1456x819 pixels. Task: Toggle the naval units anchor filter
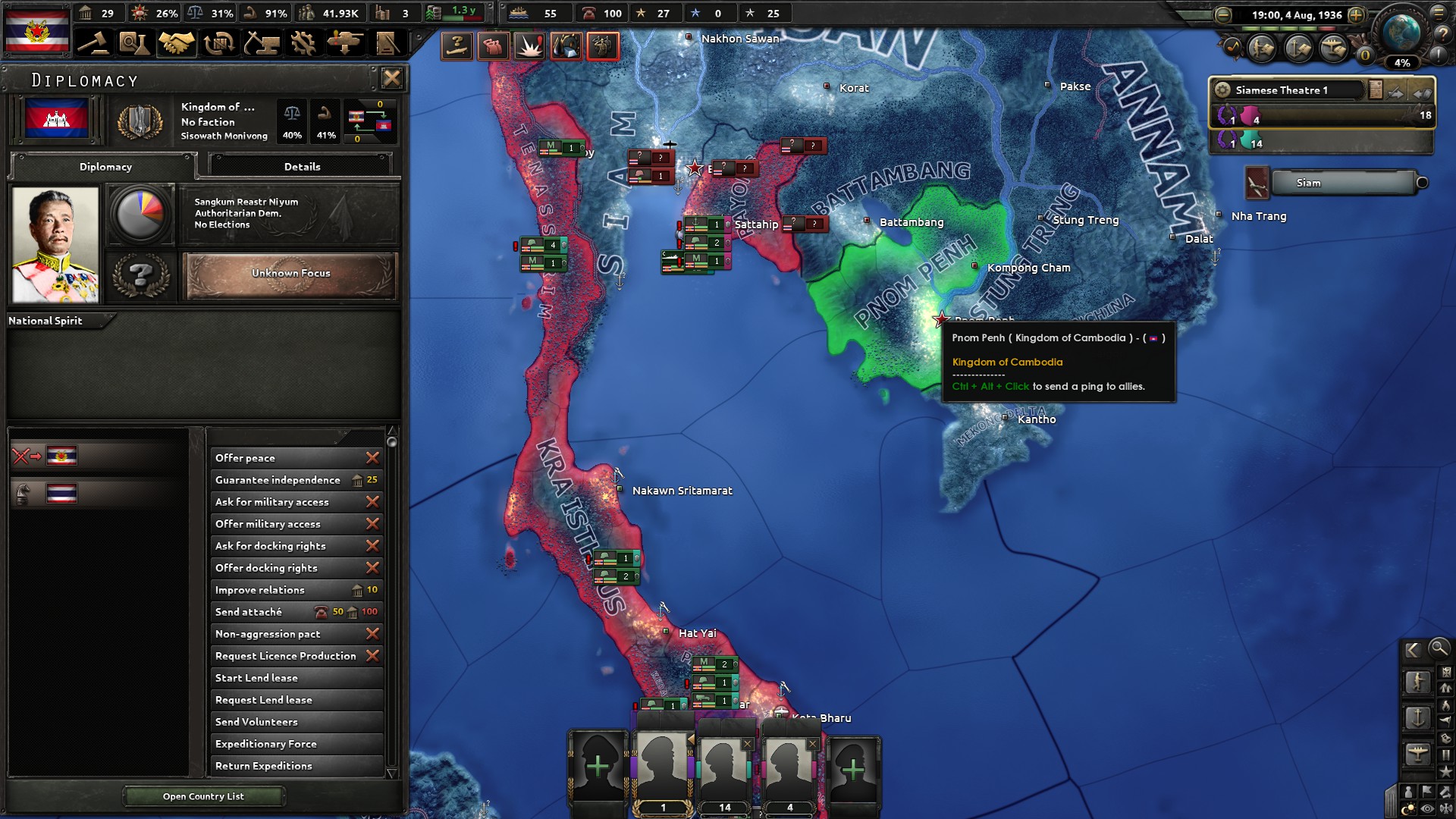[x=1417, y=716]
